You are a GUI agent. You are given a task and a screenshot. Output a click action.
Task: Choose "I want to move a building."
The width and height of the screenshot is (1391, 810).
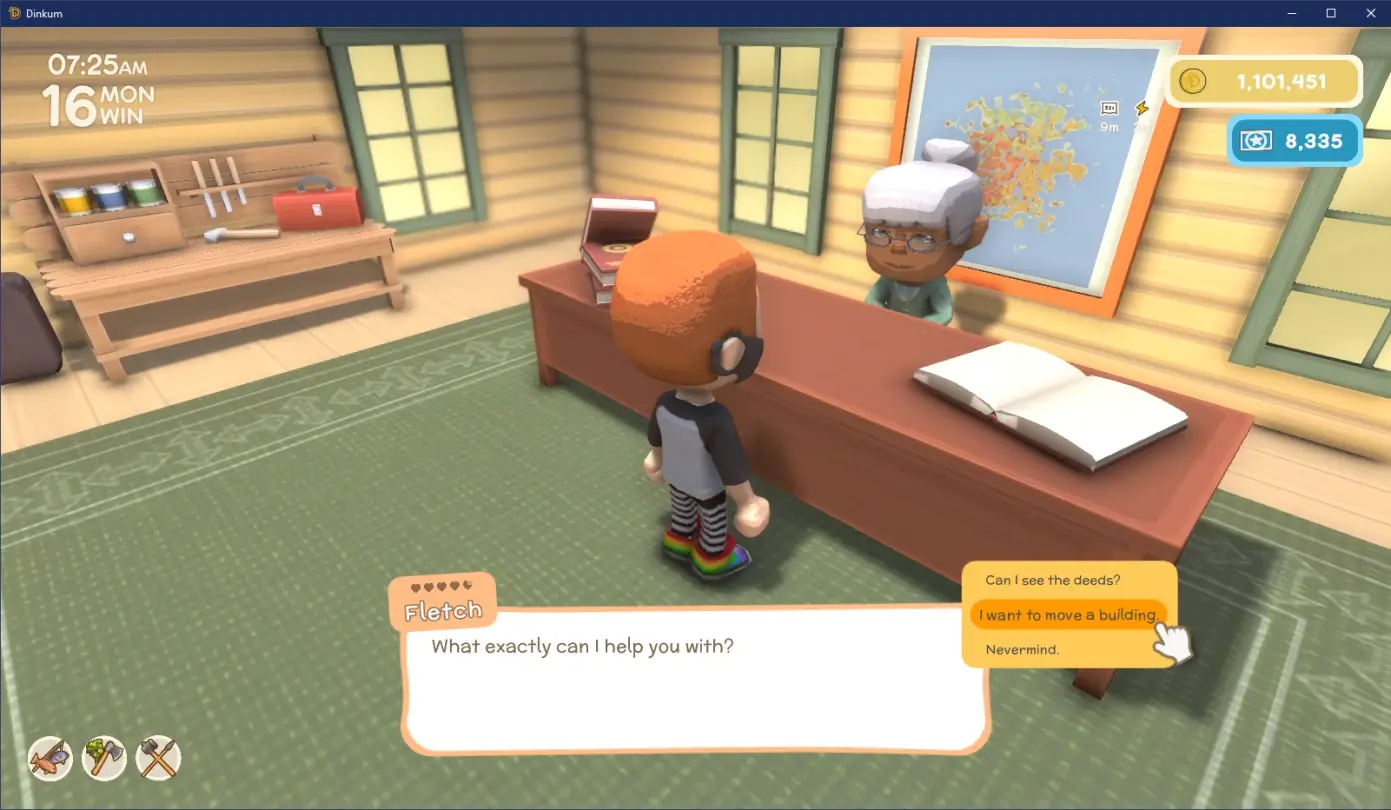pyautogui.click(x=1066, y=615)
